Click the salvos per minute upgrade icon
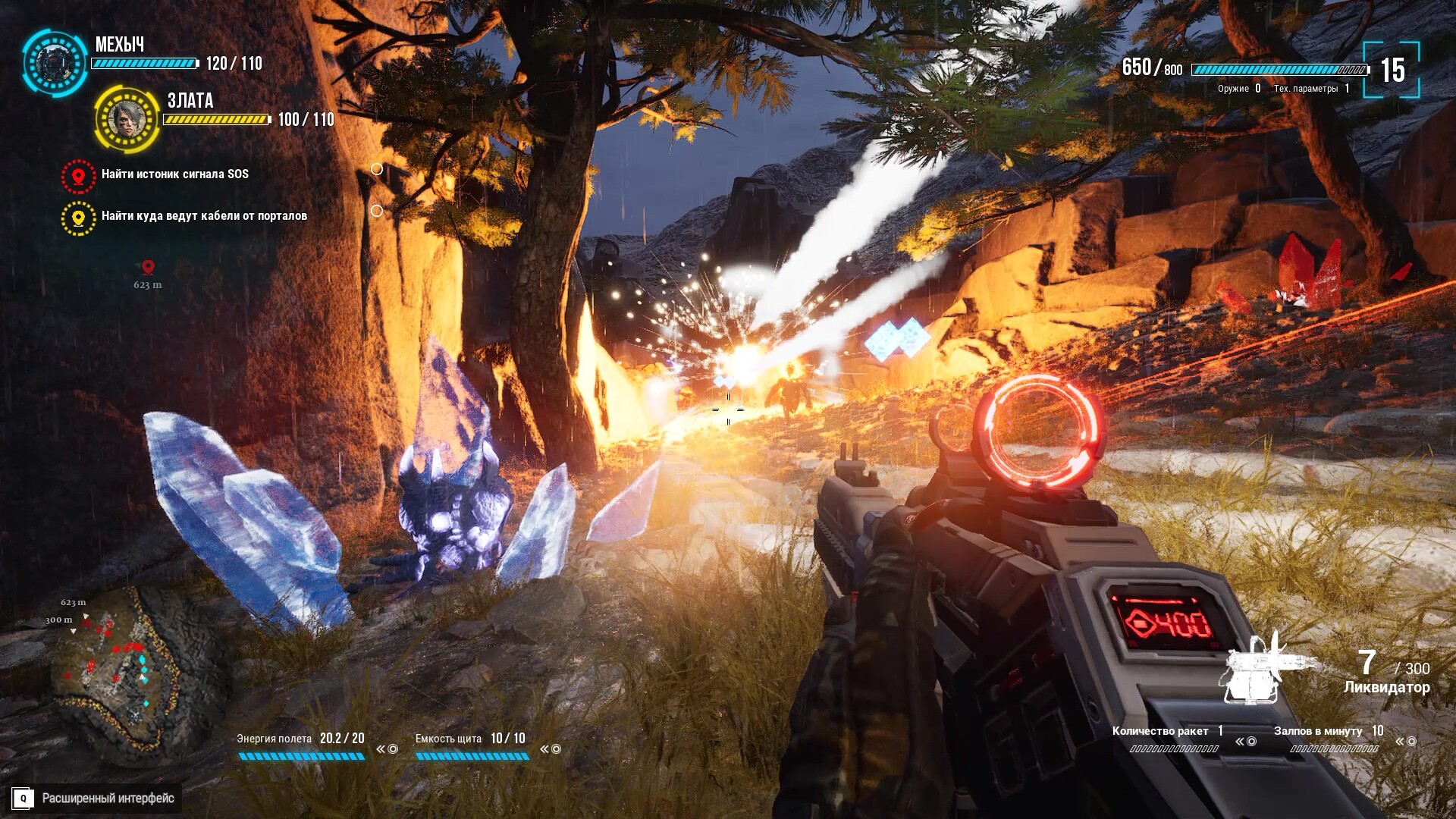 coord(1406,742)
